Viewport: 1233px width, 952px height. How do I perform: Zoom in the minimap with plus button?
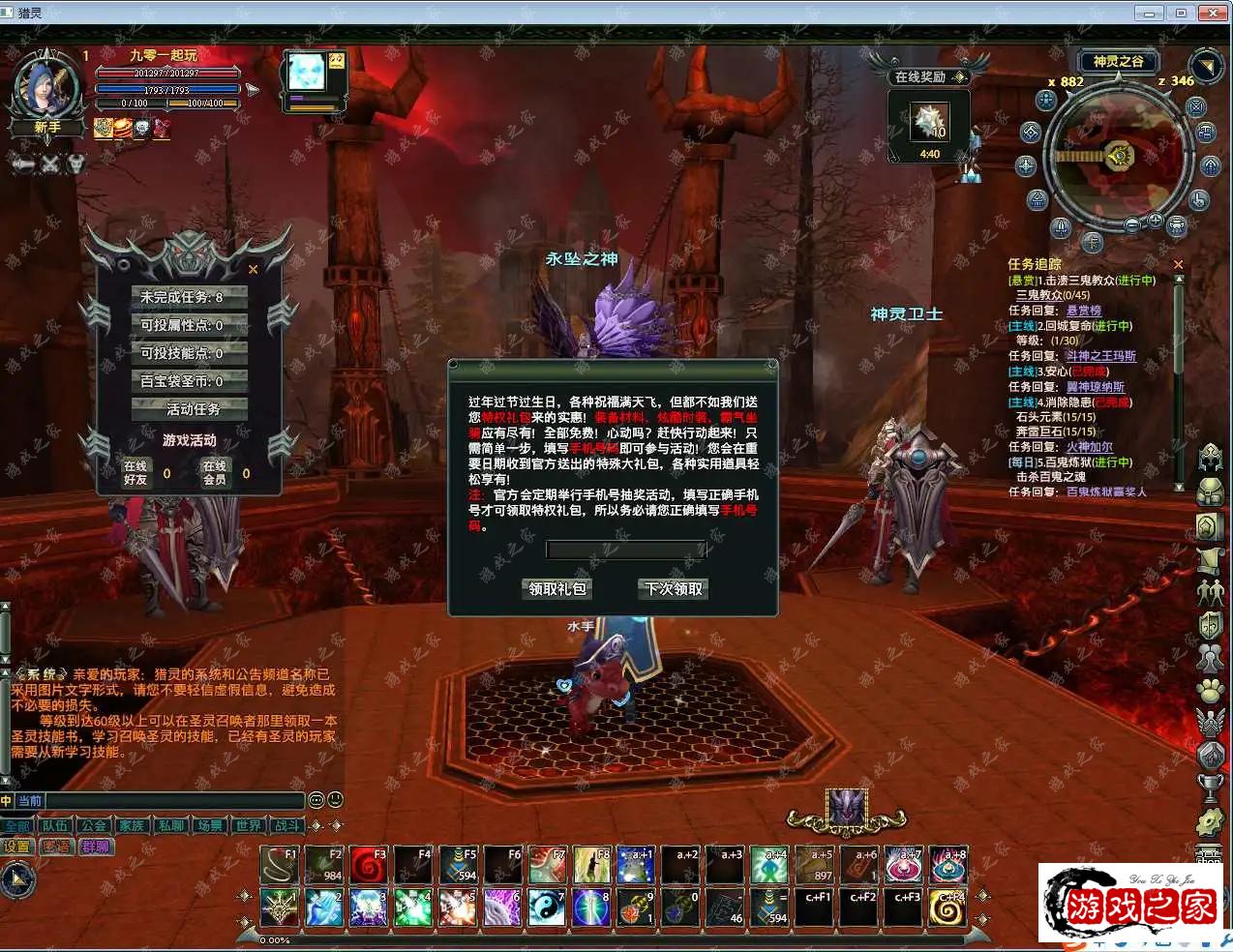1155,222
